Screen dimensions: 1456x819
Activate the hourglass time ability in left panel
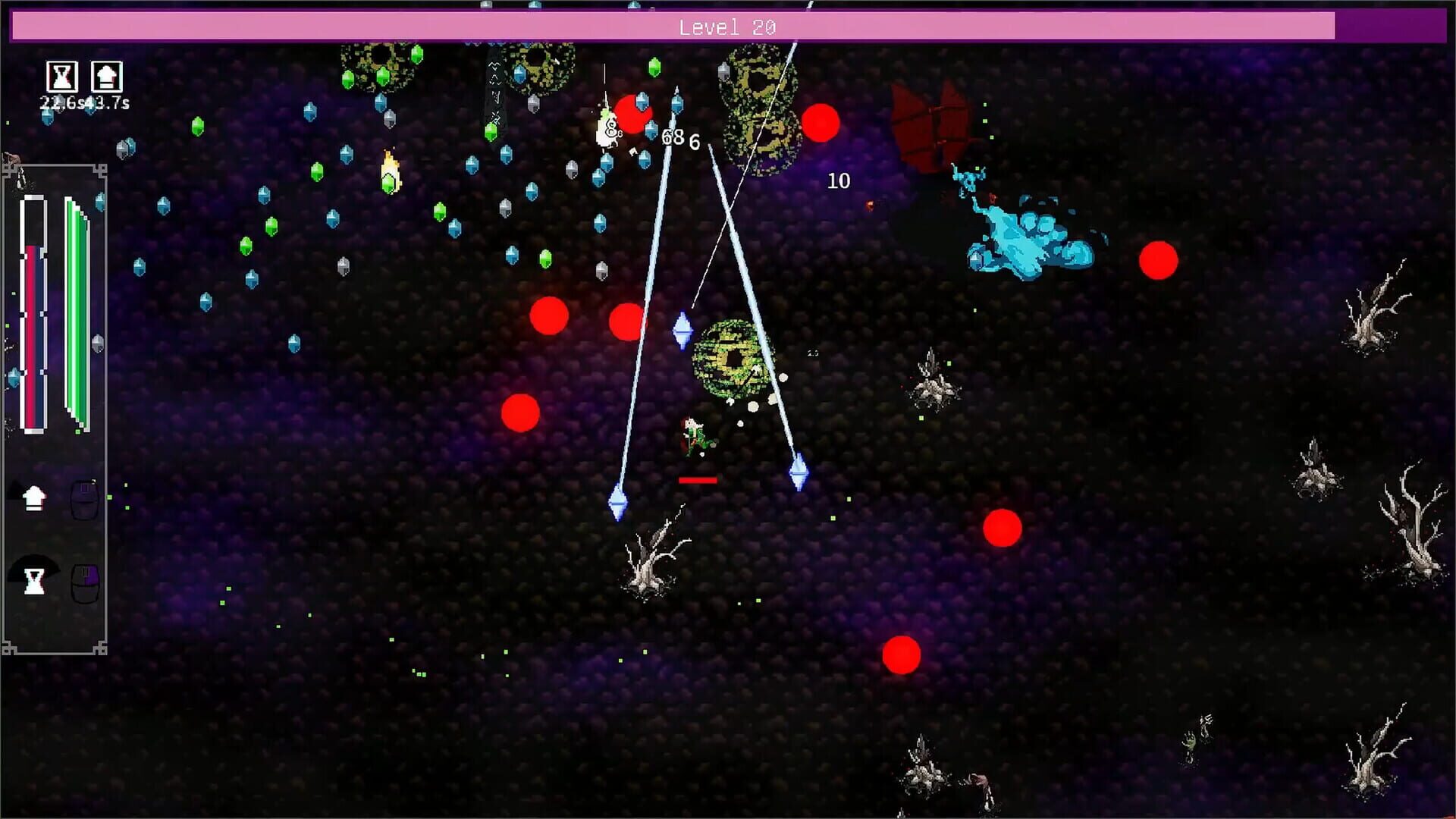tap(34, 580)
